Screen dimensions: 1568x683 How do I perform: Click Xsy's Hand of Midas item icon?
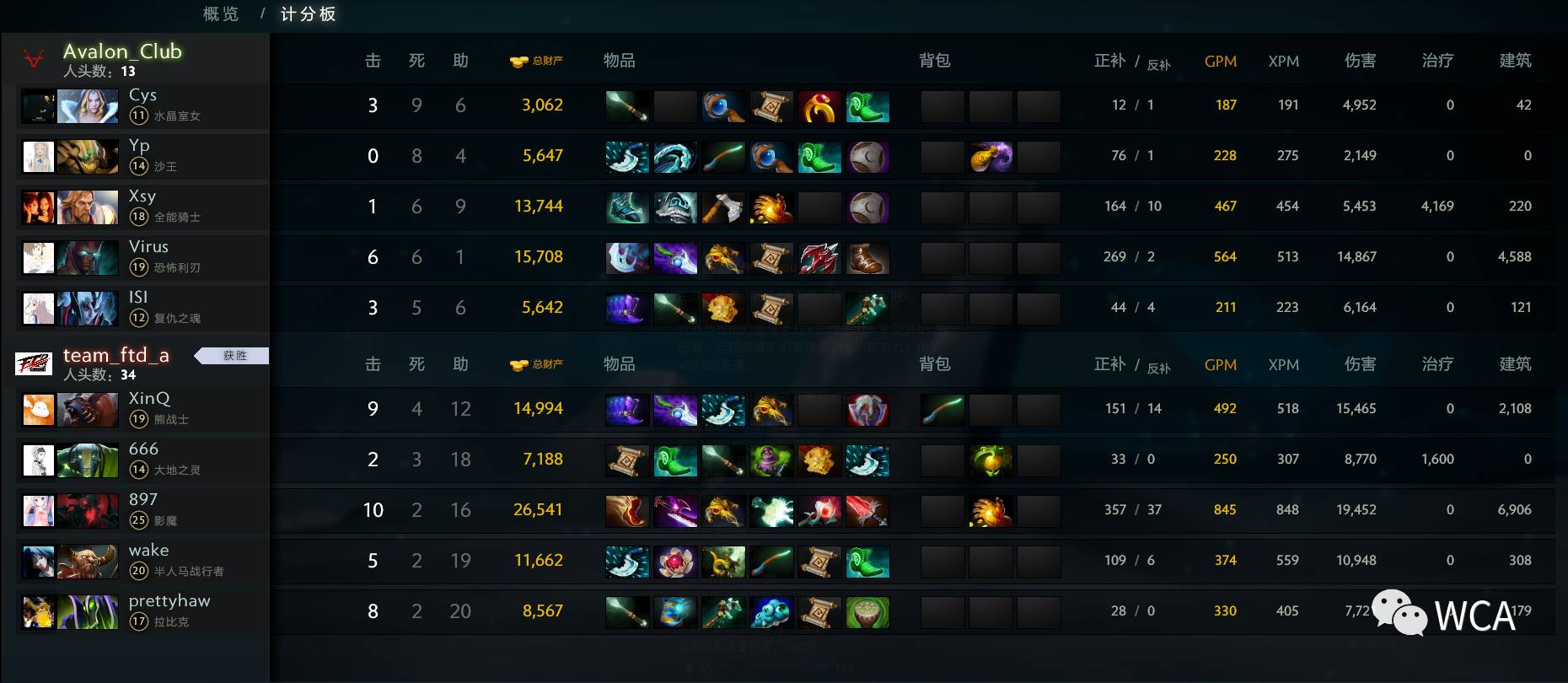click(772, 207)
